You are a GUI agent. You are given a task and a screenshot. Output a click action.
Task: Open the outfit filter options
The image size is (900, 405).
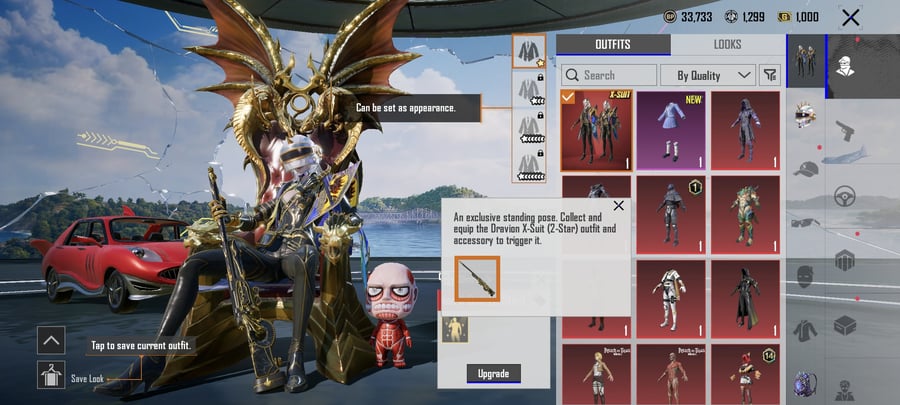(770, 75)
